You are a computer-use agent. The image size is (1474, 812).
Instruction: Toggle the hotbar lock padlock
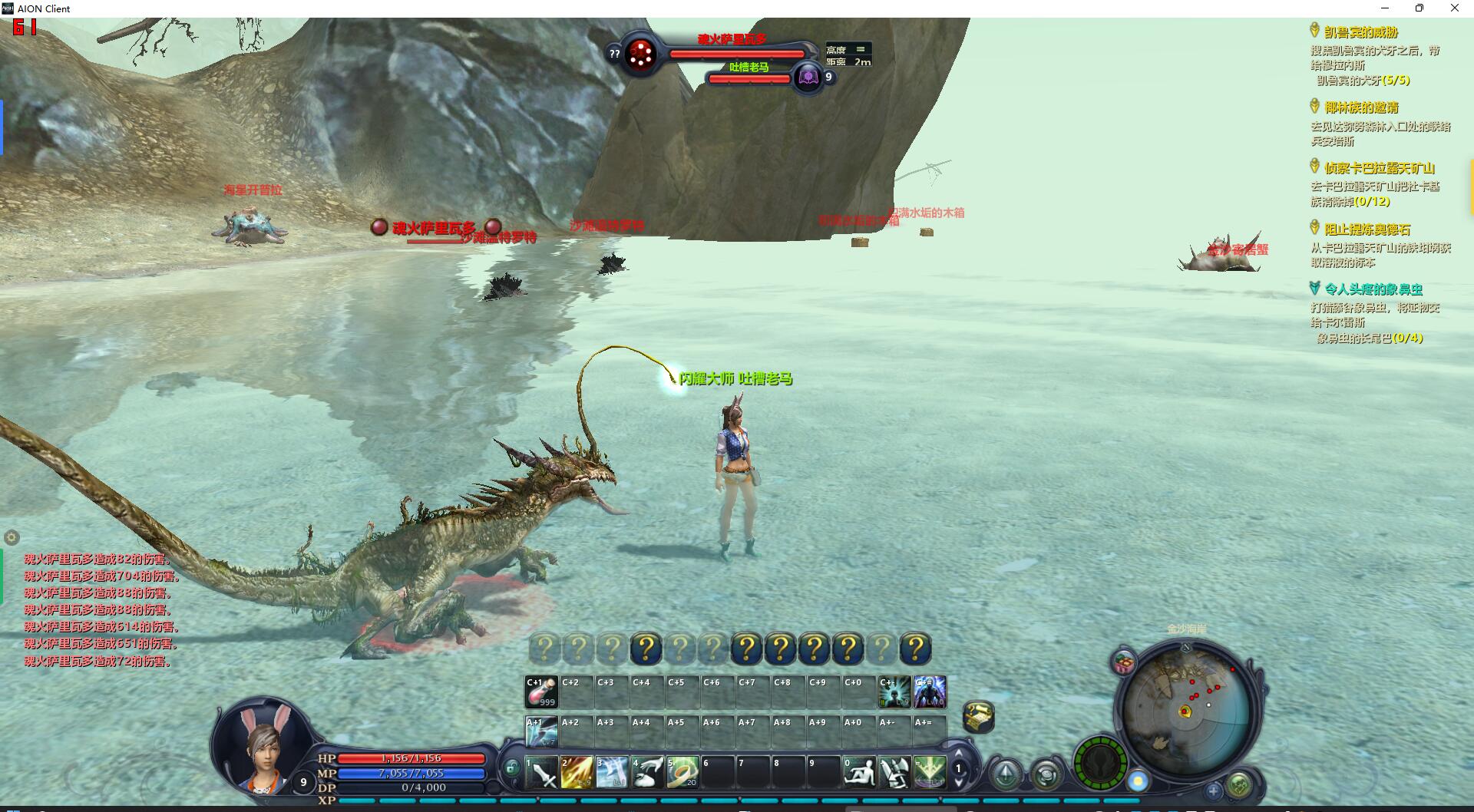point(512,767)
